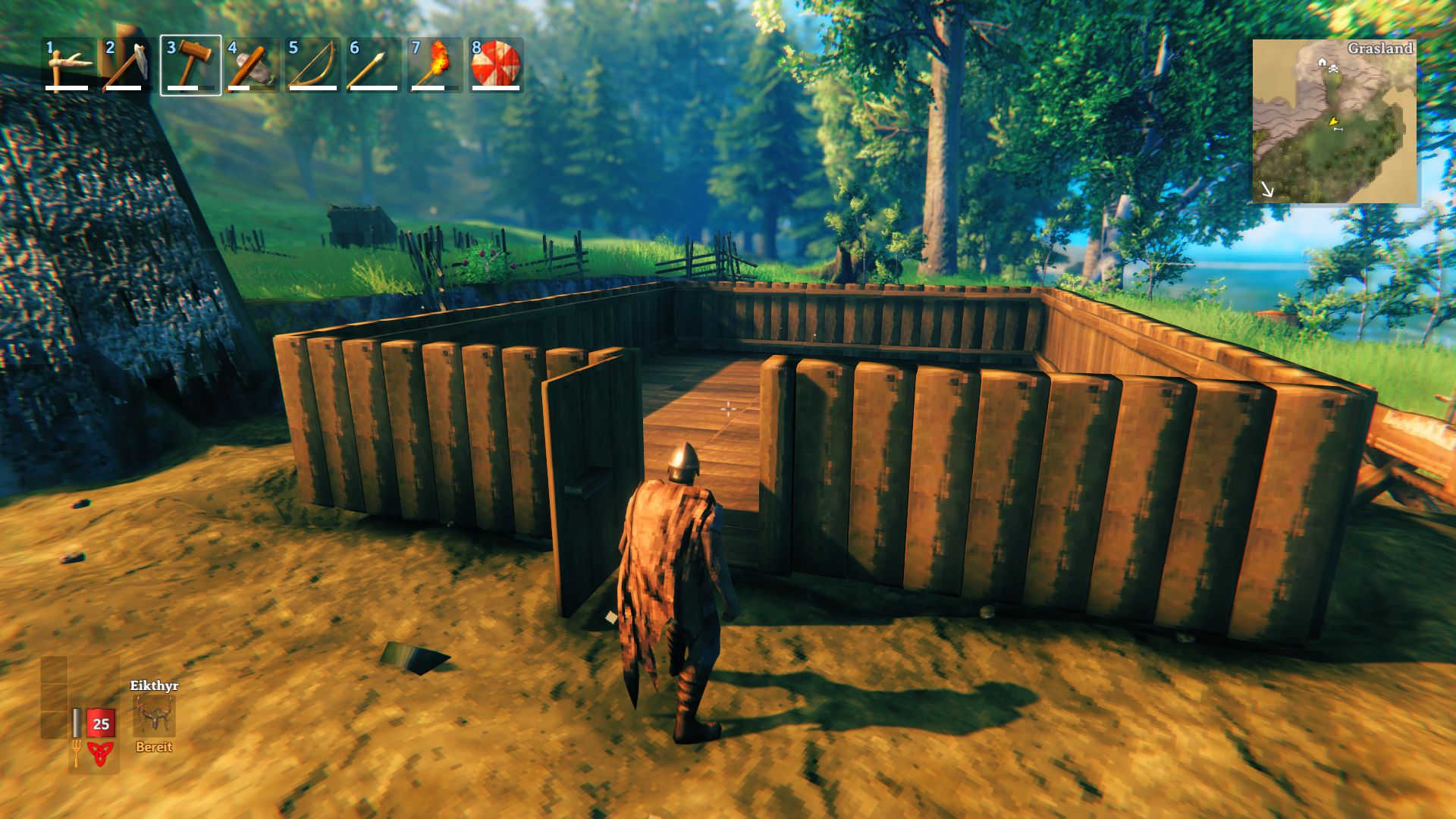Screen dimensions: 1456x819
Task: Click the stamina bar beside the health number
Action: 77,723
